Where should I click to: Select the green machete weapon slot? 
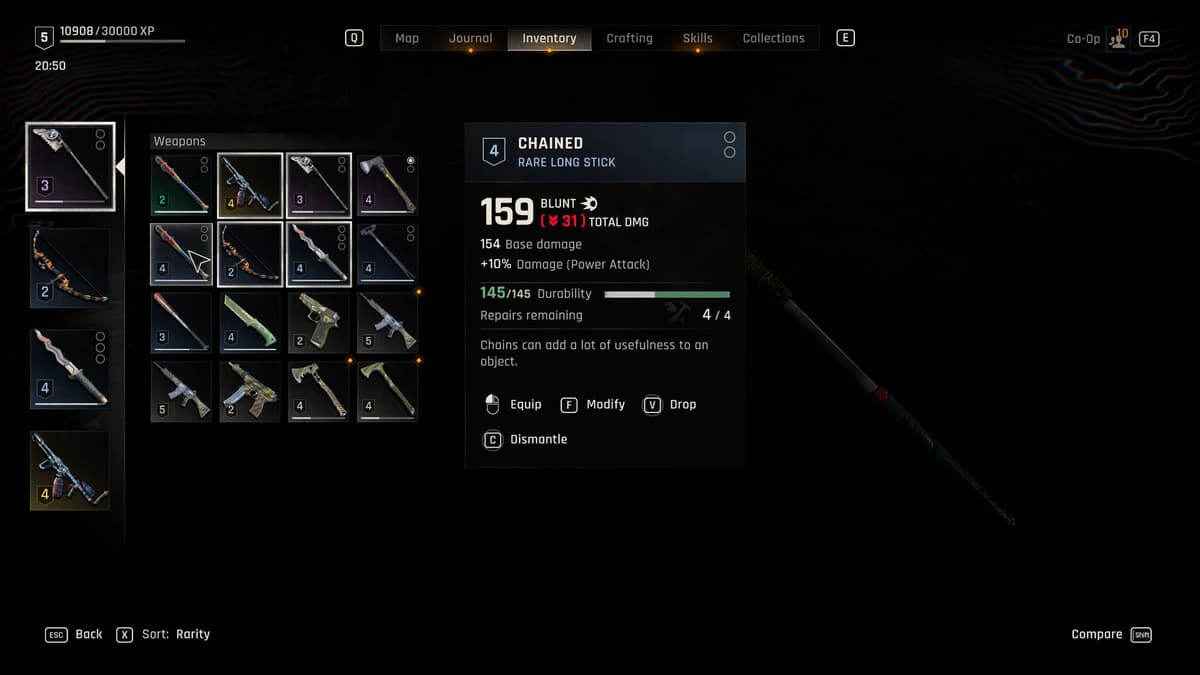(x=249, y=322)
